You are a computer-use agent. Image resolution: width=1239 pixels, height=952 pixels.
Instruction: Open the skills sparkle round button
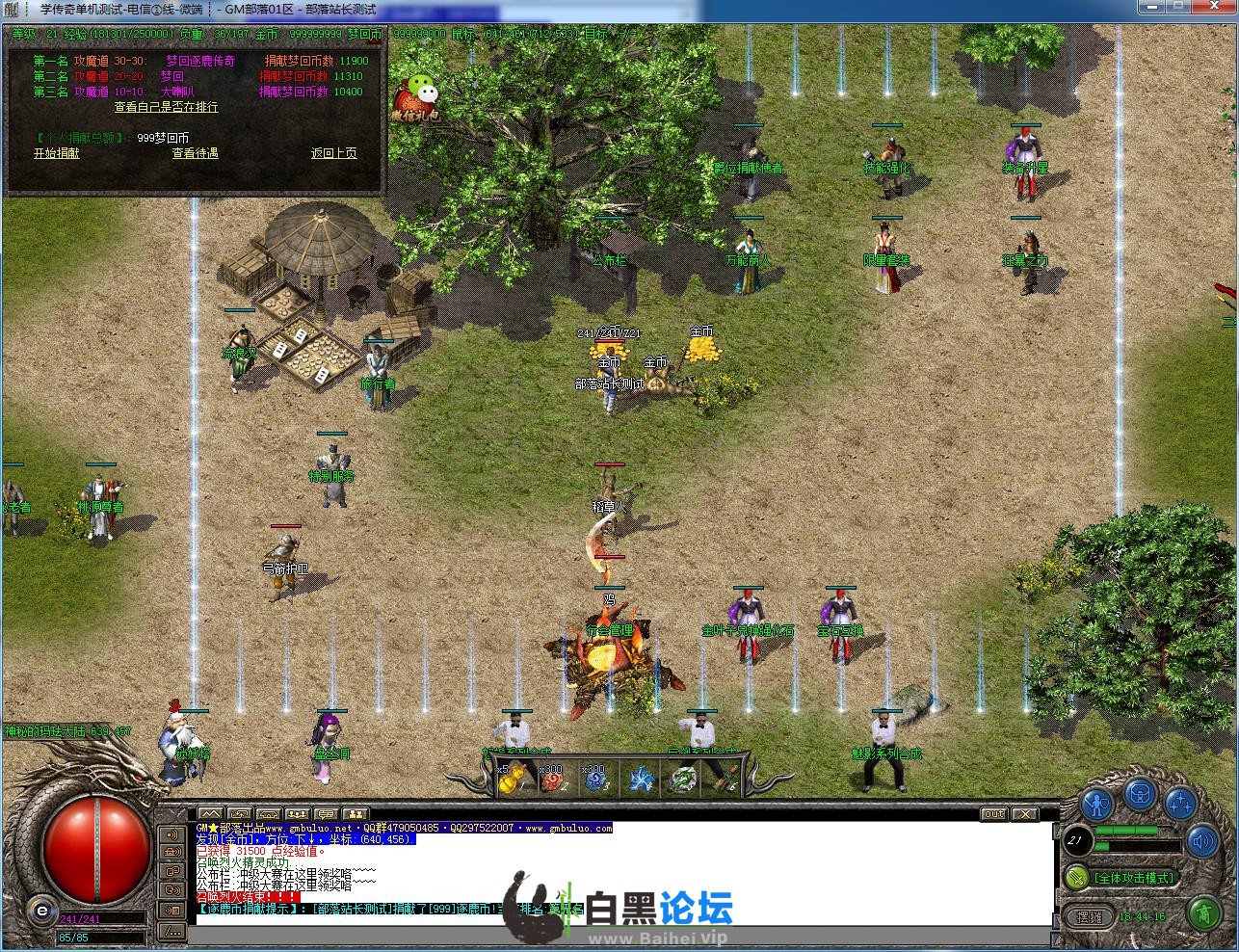[x=1180, y=804]
